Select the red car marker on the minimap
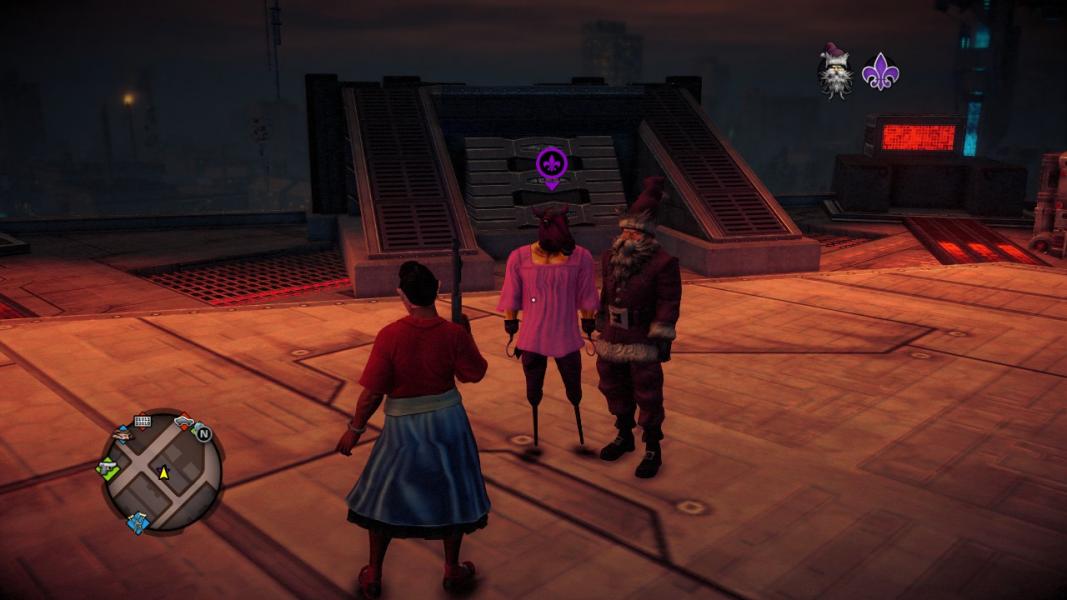Image resolution: width=1067 pixels, height=600 pixels. tap(184, 423)
